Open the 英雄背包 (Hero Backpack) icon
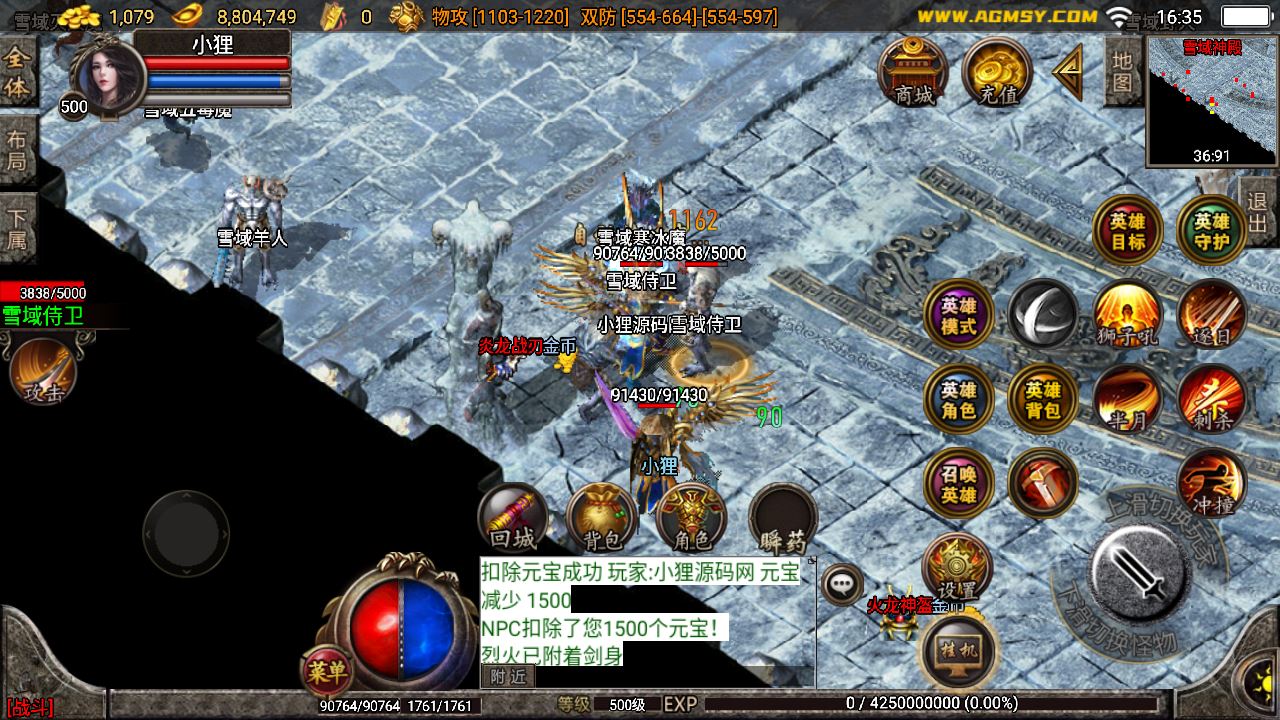The width and height of the screenshot is (1280, 720). (x=1042, y=399)
